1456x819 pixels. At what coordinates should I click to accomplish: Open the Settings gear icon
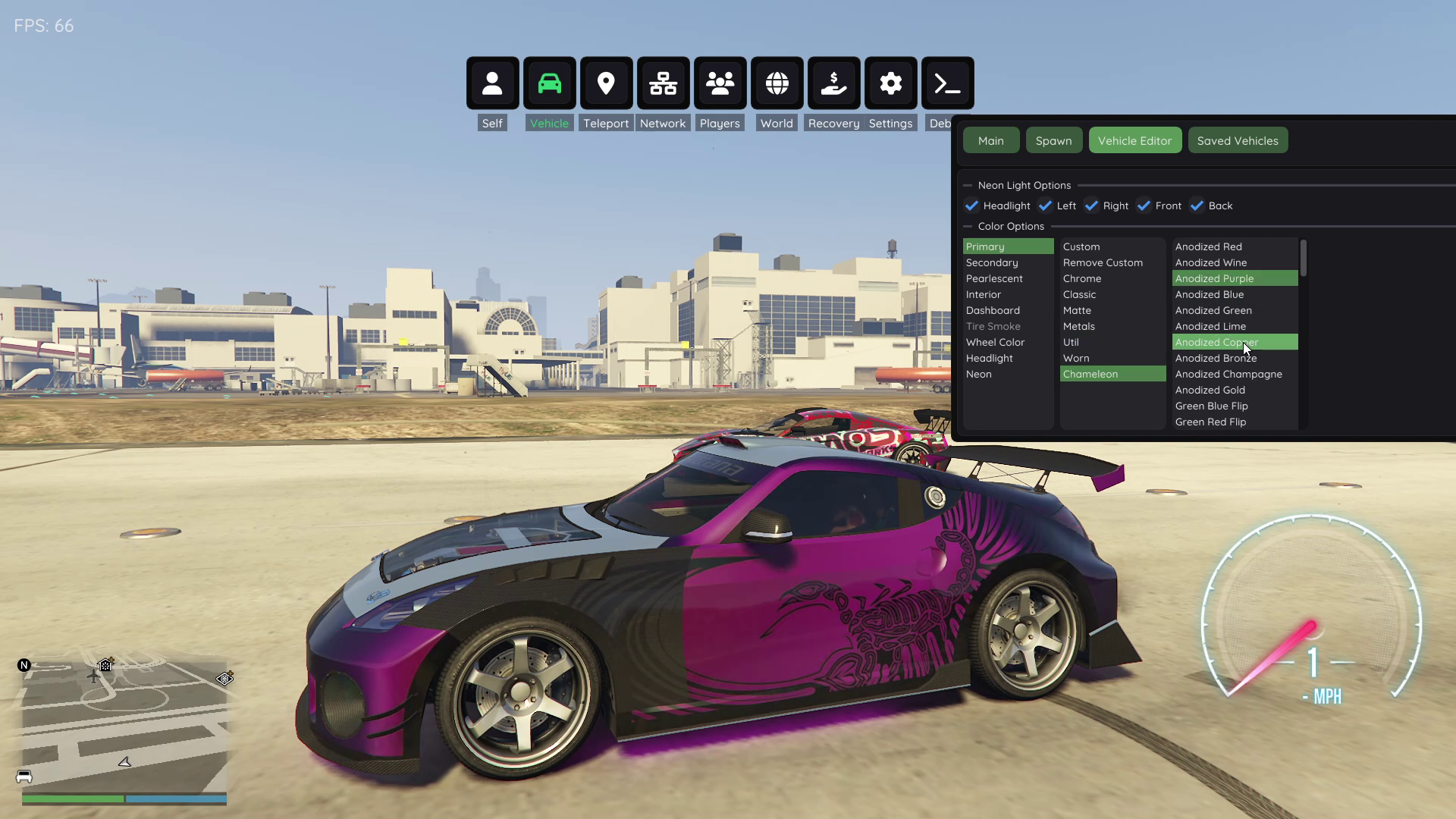point(890,83)
